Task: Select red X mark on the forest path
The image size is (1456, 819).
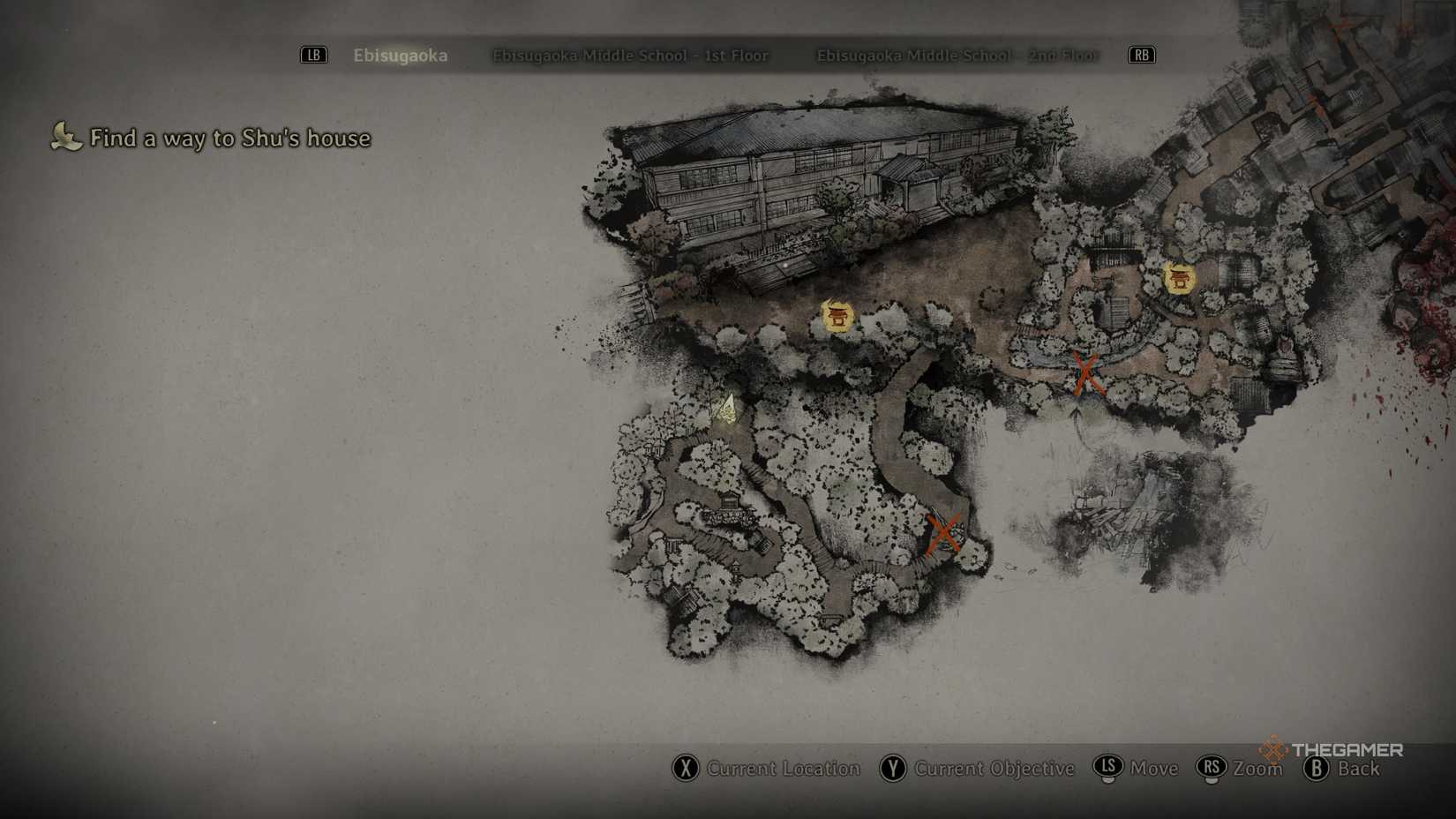Action: coord(943,534)
